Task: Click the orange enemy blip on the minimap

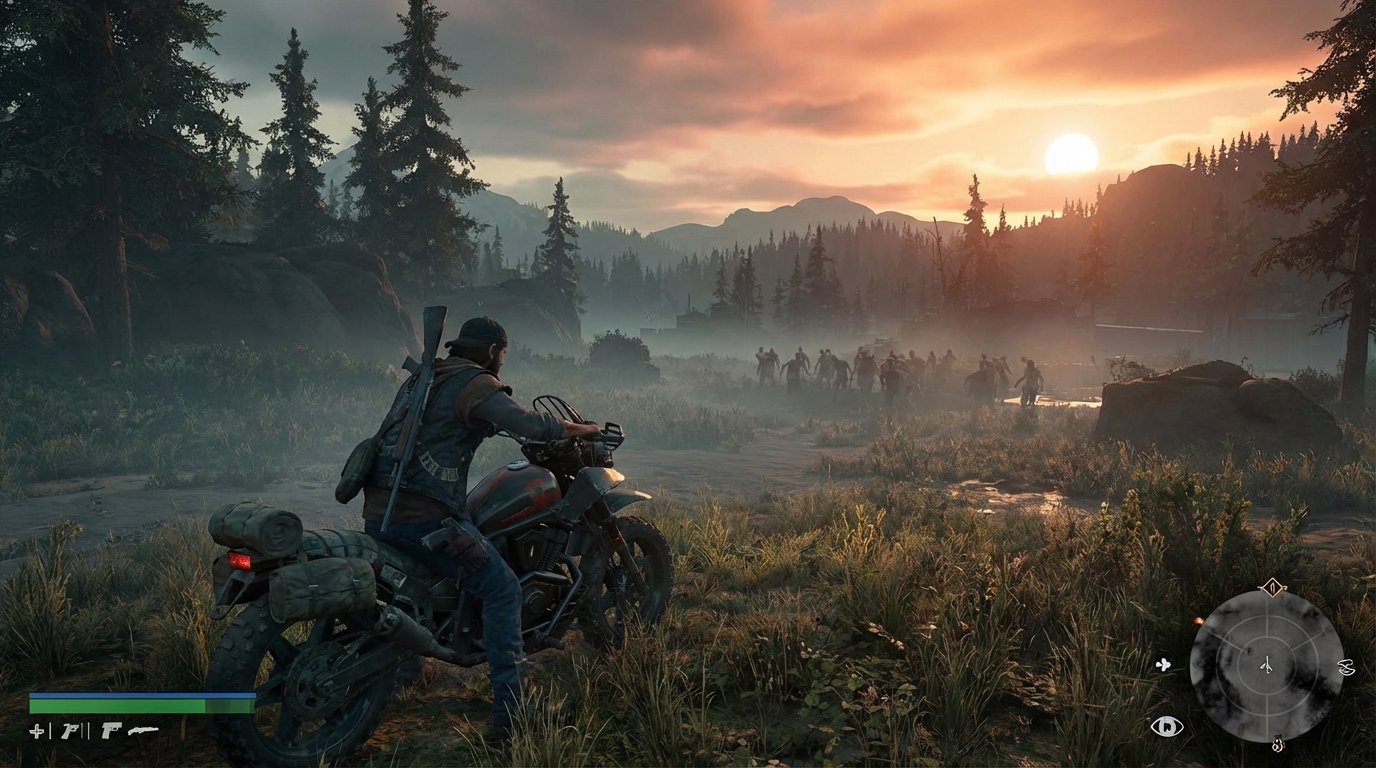Action: point(1198,620)
